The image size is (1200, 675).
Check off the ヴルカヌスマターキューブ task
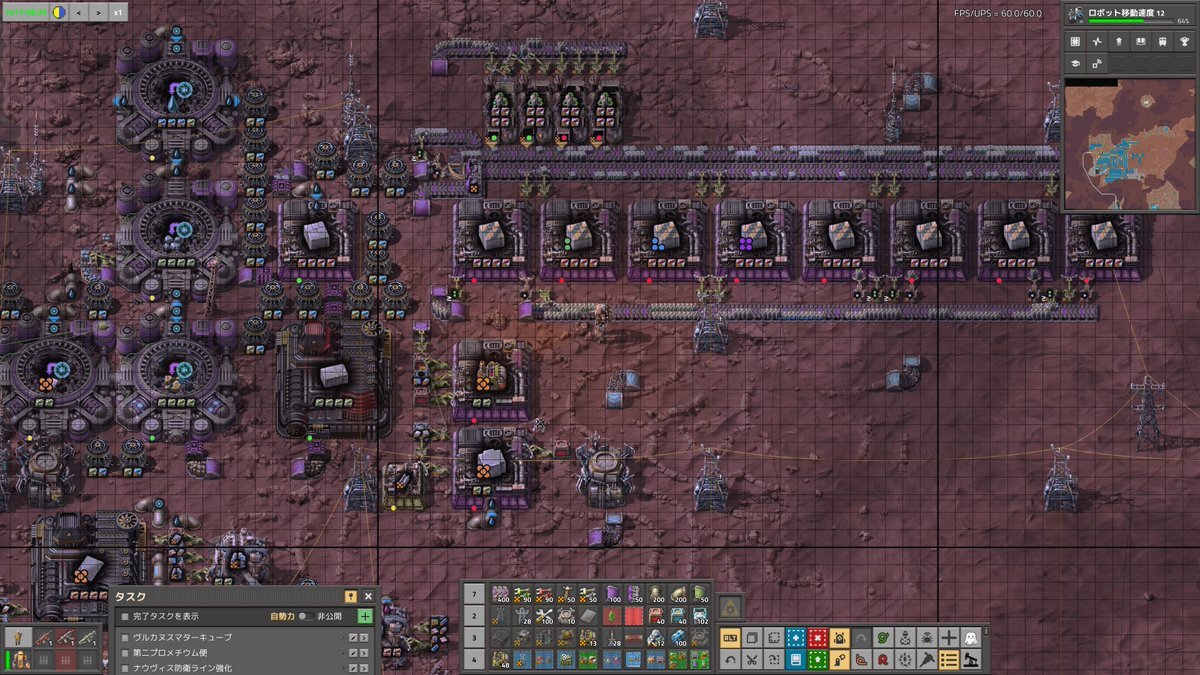(125, 637)
